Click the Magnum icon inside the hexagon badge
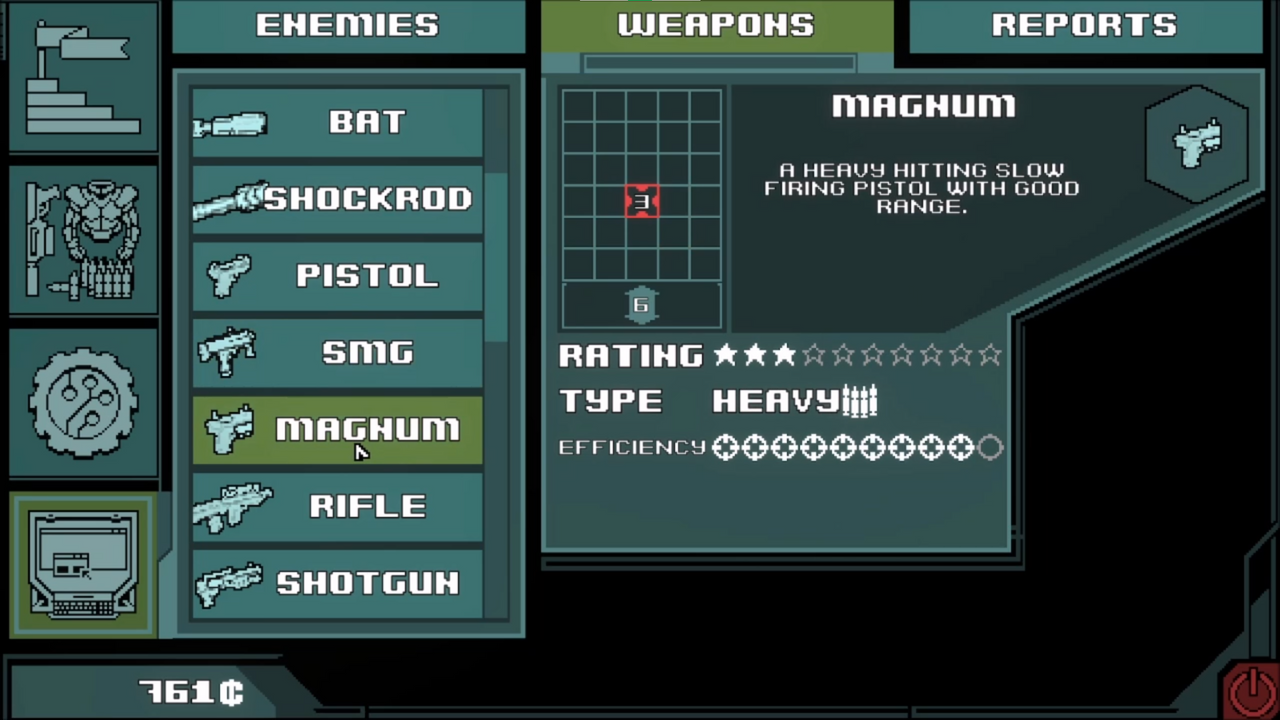Viewport: 1280px width, 720px height. click(1198, 145)
